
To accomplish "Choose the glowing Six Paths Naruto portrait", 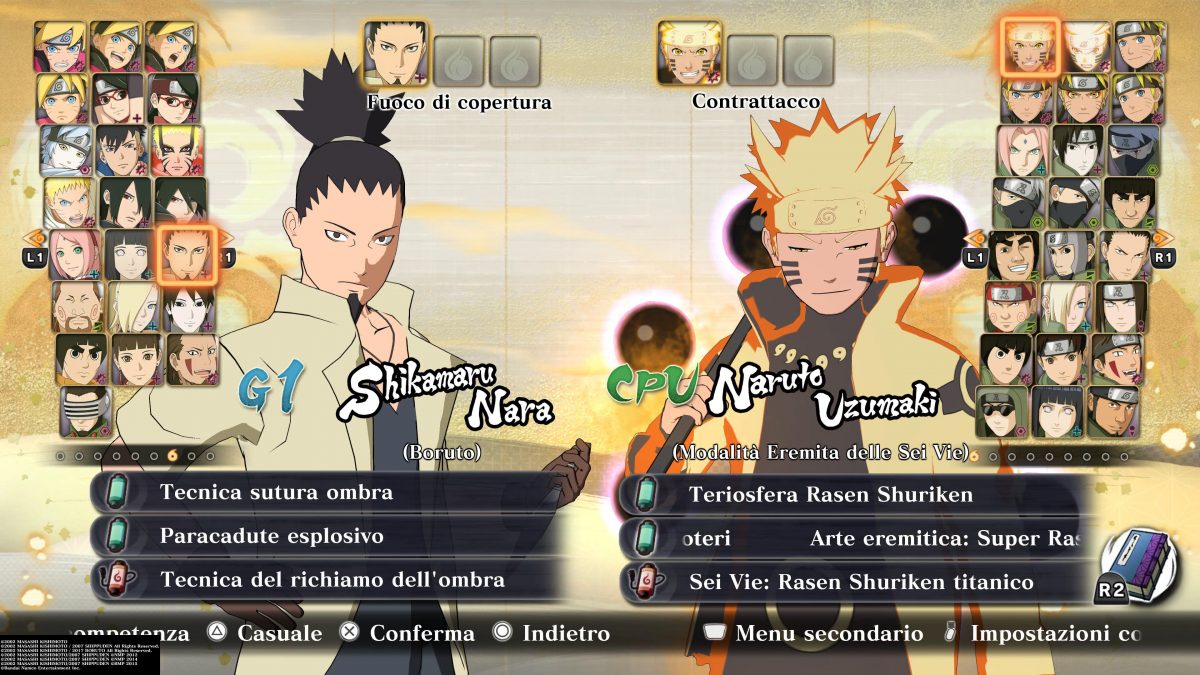I will pos(1029,46).
